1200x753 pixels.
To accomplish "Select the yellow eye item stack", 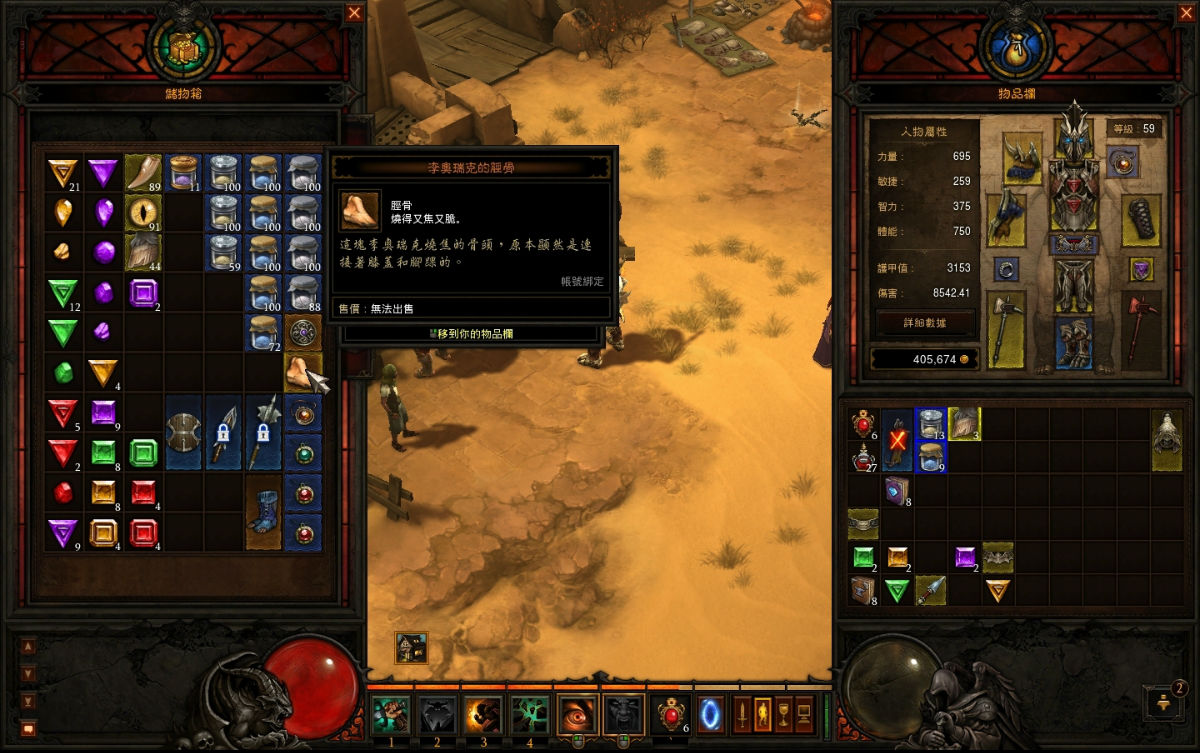I will [144, 212].
